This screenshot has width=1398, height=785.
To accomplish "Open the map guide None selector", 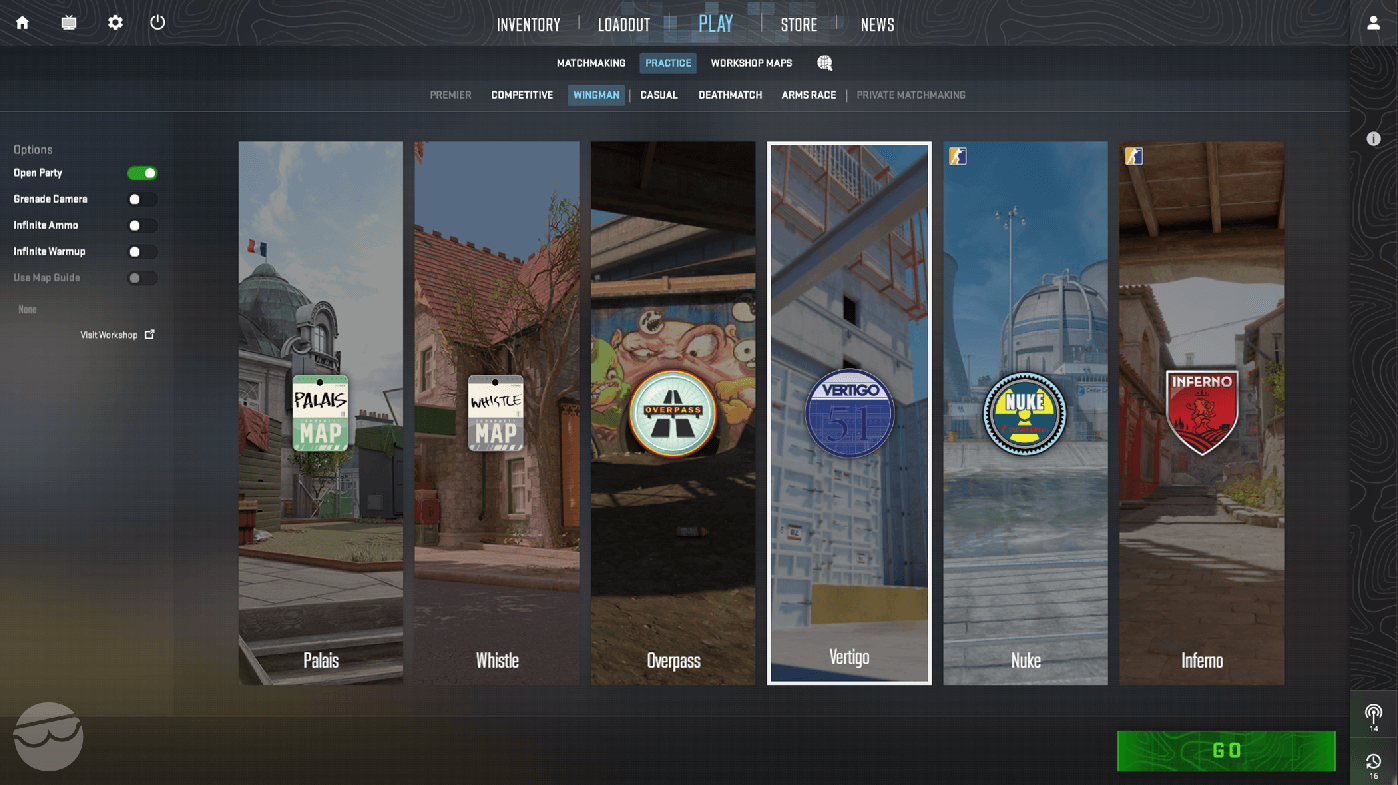I will [x=26, y=309].
